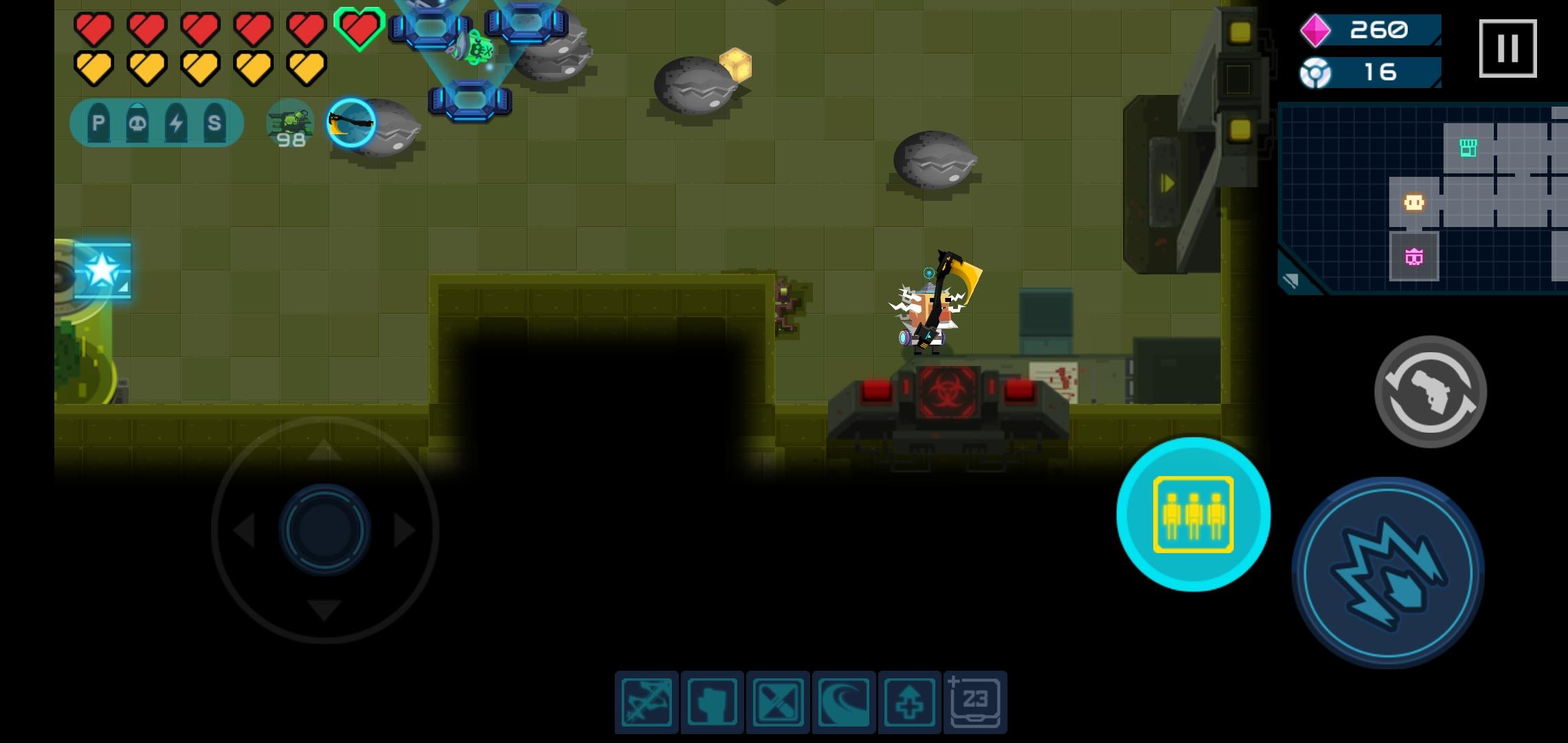Select the crossed-pills skill icon
Viewport: 1568px width, 743px height.
tap(778, 700)
